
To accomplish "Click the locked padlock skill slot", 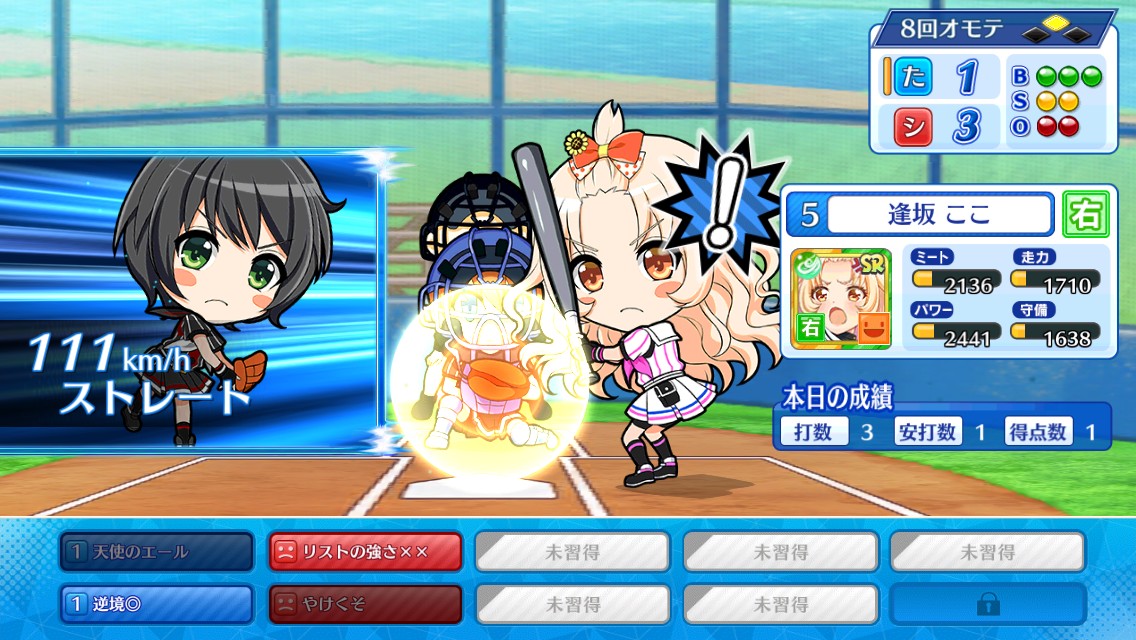I will pos(987,604).
